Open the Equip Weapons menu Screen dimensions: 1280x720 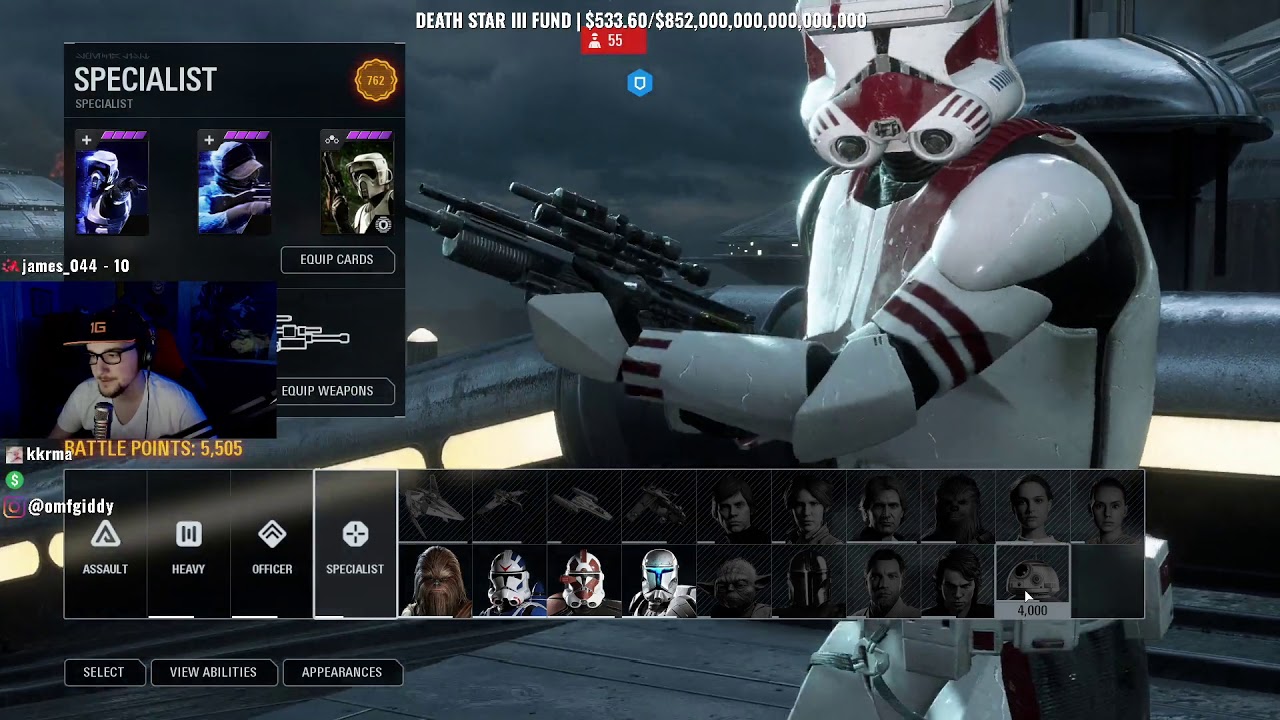pyautogui.click(x=327, y=391)
